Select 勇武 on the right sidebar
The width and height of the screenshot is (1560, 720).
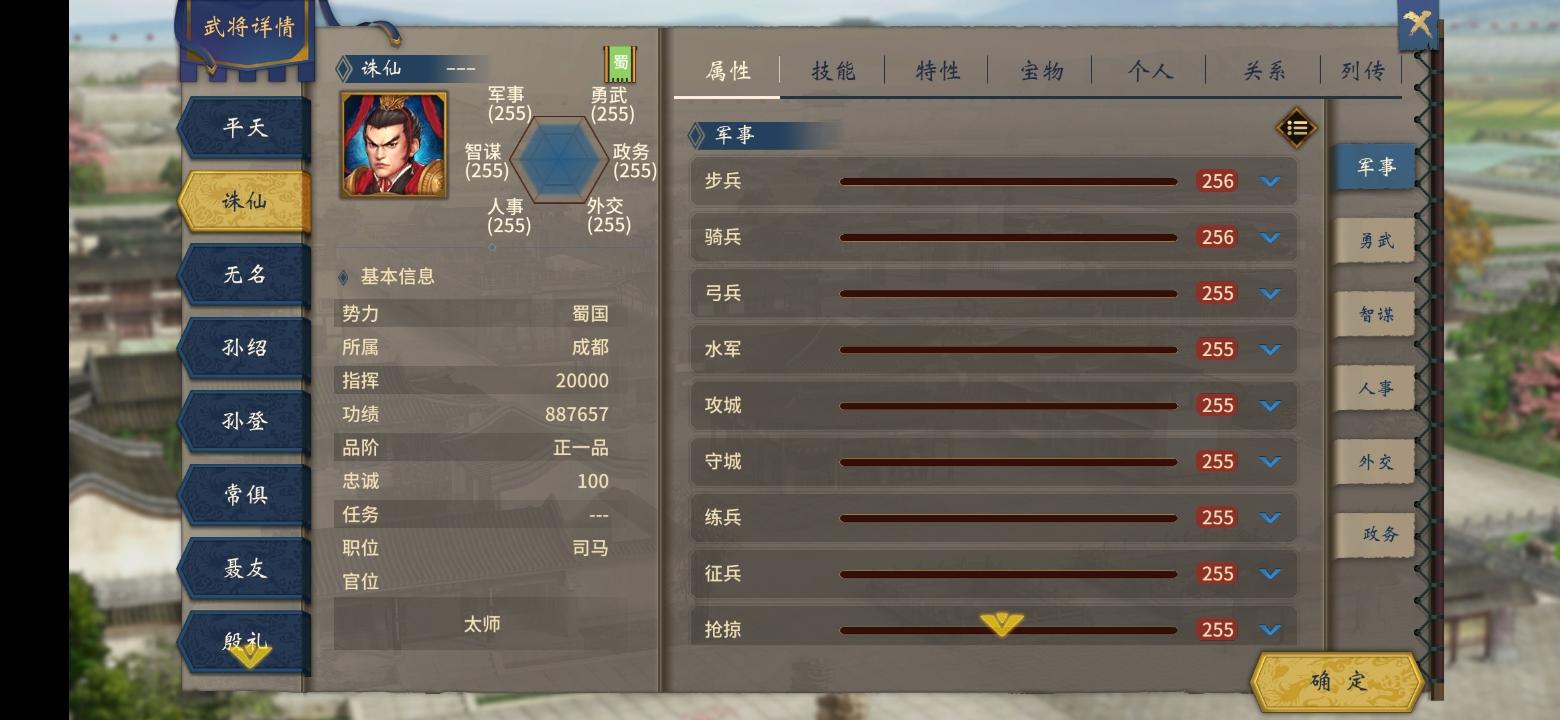1374,240
